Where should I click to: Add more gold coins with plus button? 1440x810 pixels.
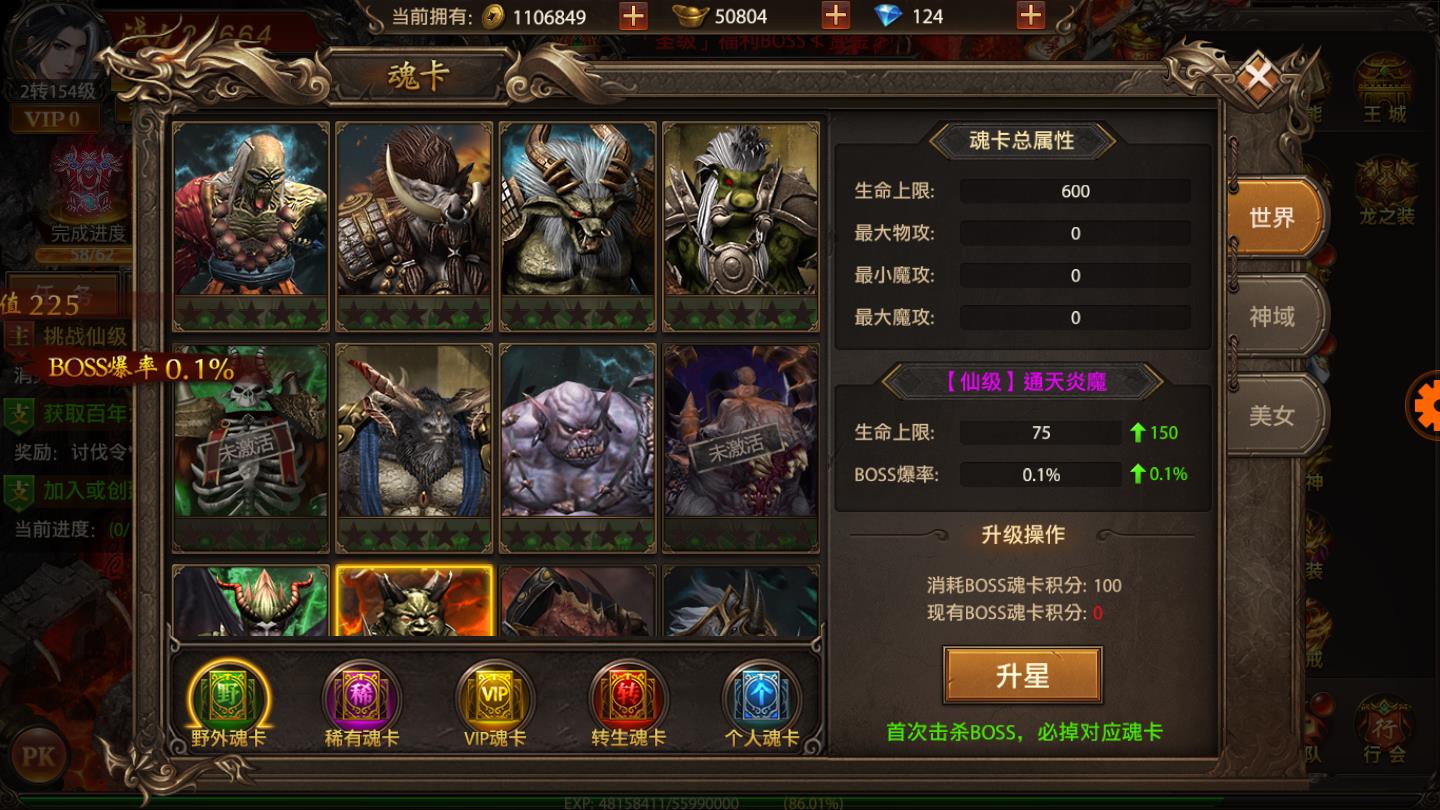tap(633, 16)
